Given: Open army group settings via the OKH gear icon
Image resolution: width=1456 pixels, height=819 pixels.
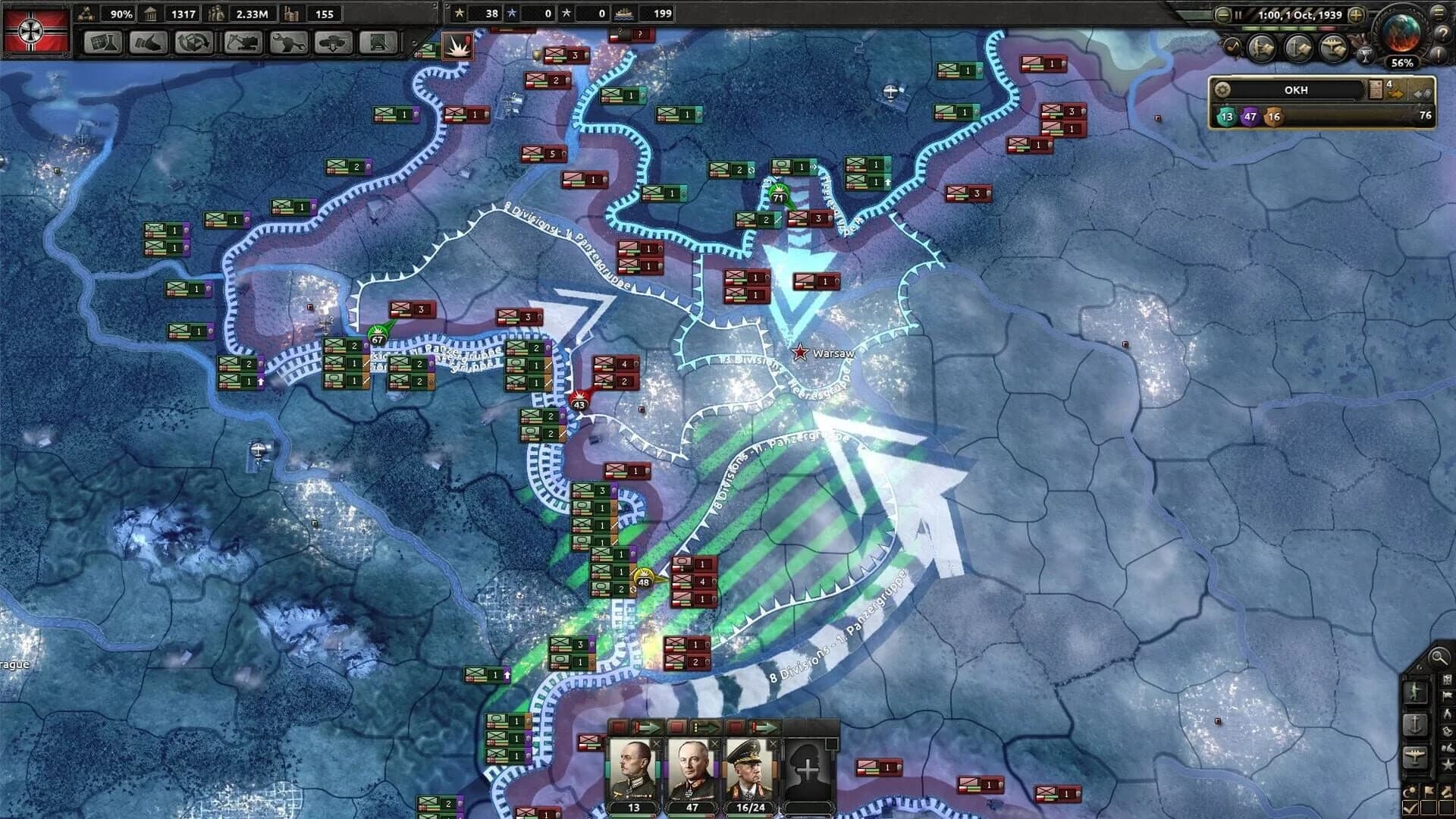Looking at the screenshot, I should [x=1222, y=91].
